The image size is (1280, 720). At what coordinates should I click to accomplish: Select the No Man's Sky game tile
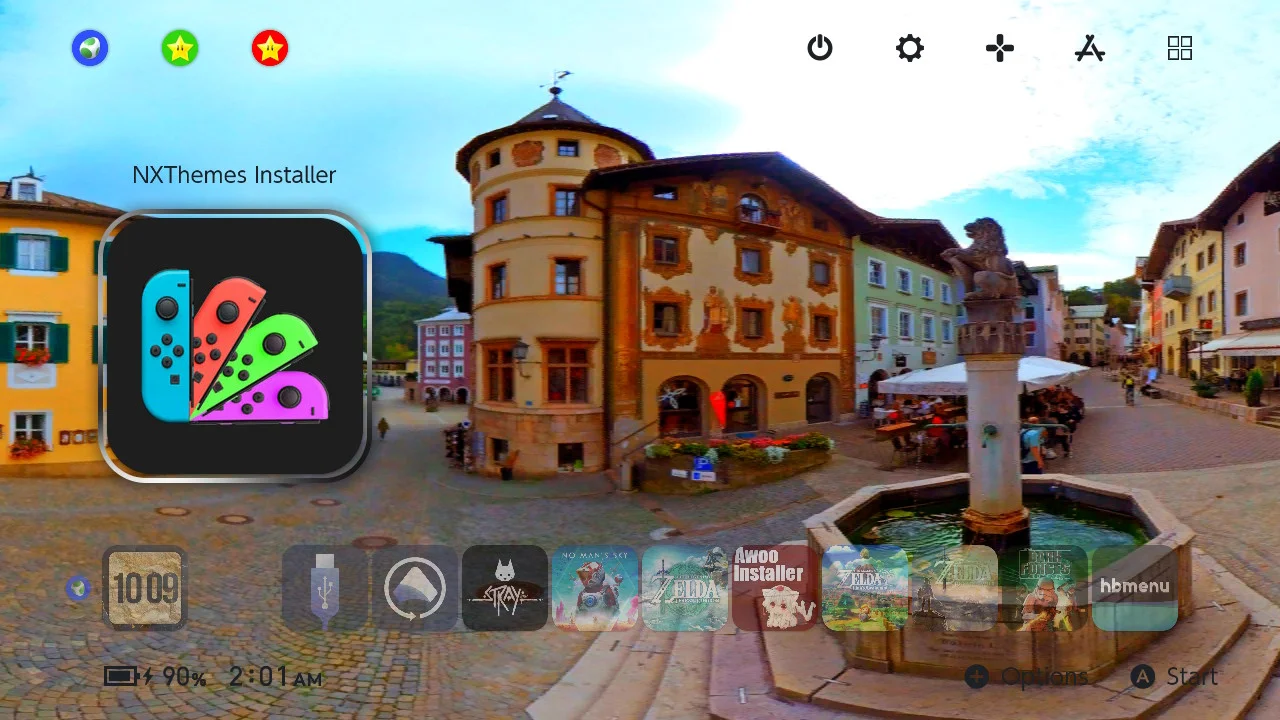(x=596, y=588)
